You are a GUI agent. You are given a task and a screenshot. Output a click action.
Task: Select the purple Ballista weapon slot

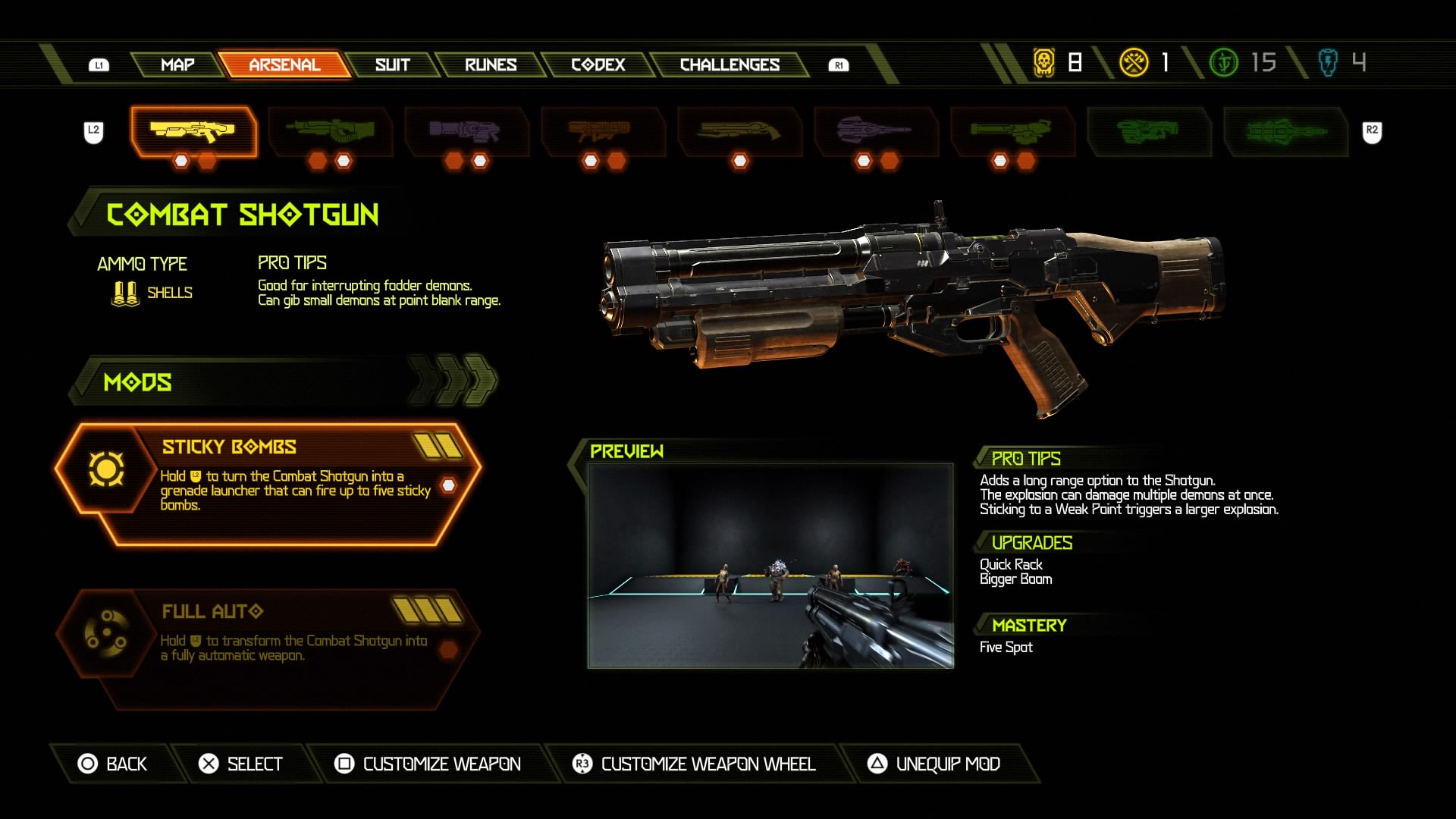(x=876, y=131)
